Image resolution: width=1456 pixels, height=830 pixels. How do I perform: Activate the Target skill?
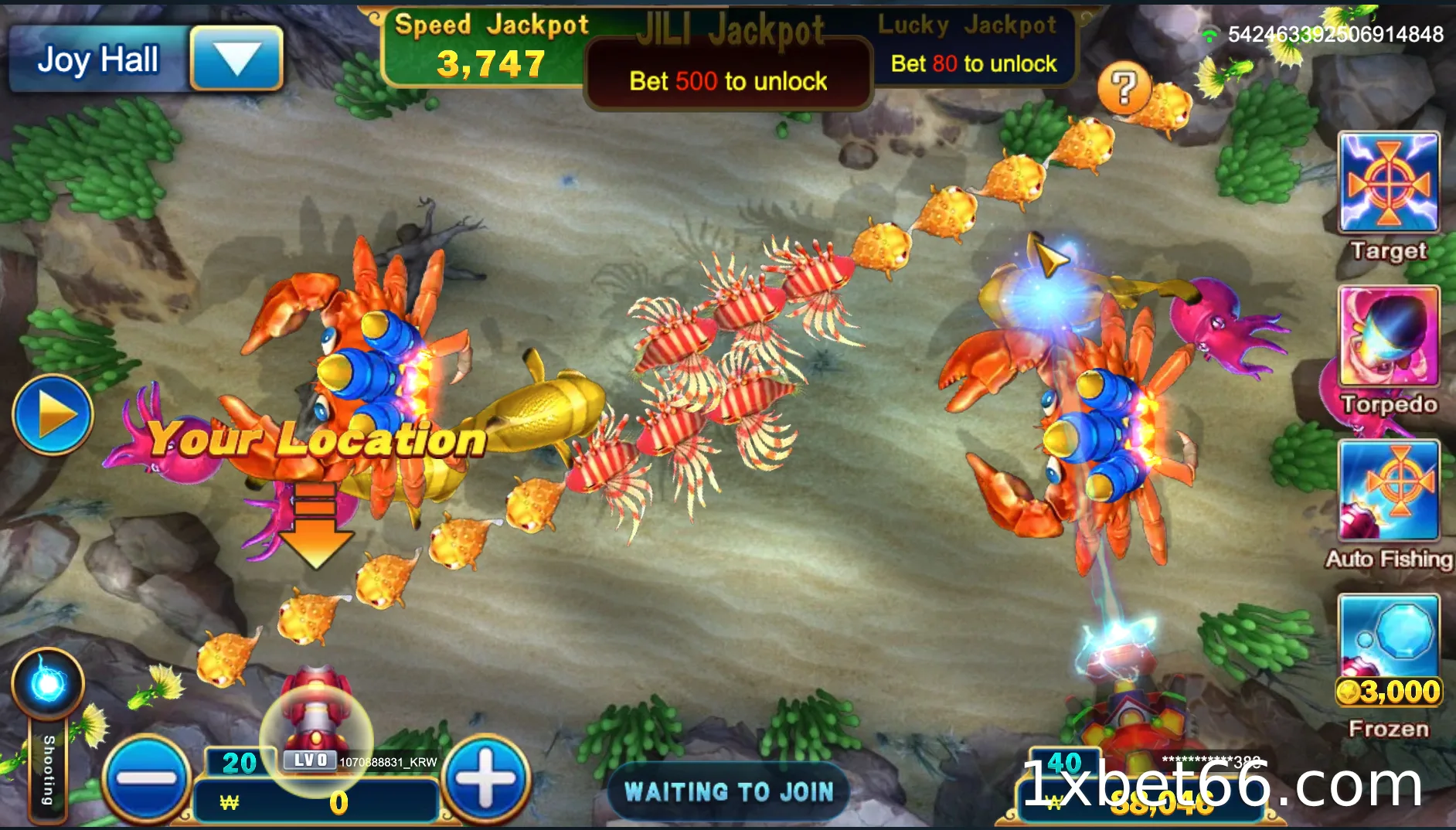tap(1389, 182)
